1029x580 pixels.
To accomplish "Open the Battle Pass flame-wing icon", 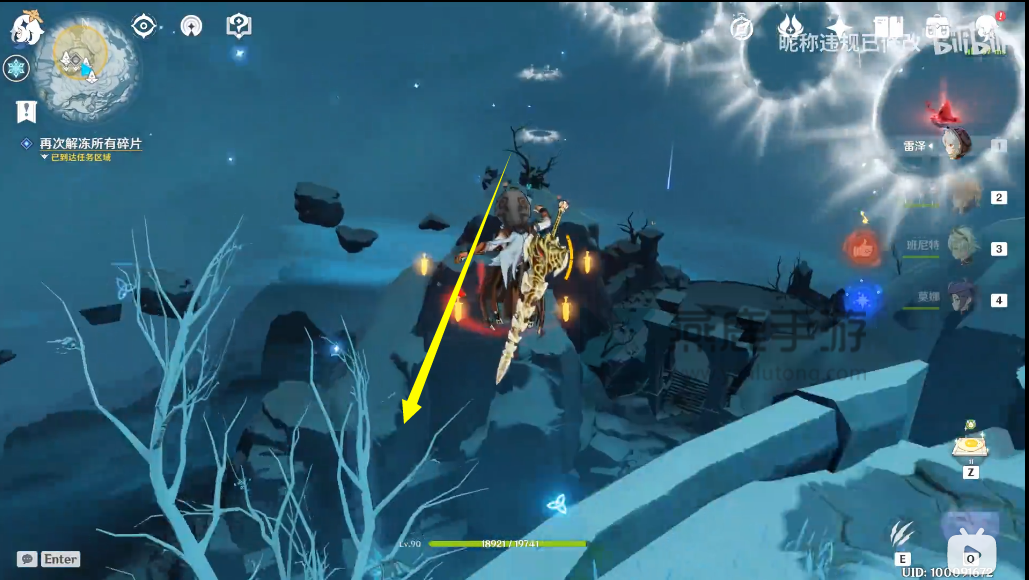I will 791,27.
